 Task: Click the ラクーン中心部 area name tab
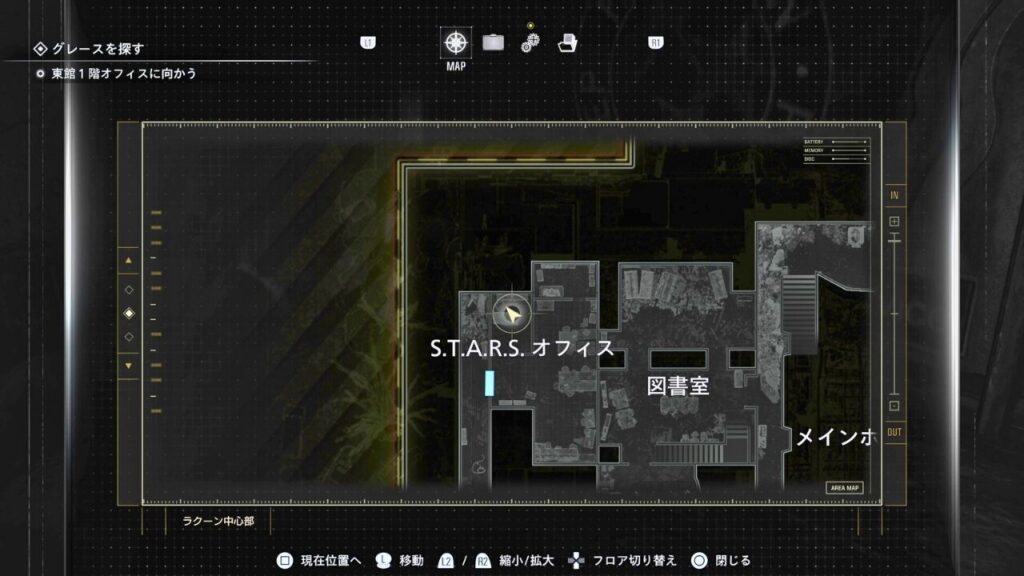(218, 521)
